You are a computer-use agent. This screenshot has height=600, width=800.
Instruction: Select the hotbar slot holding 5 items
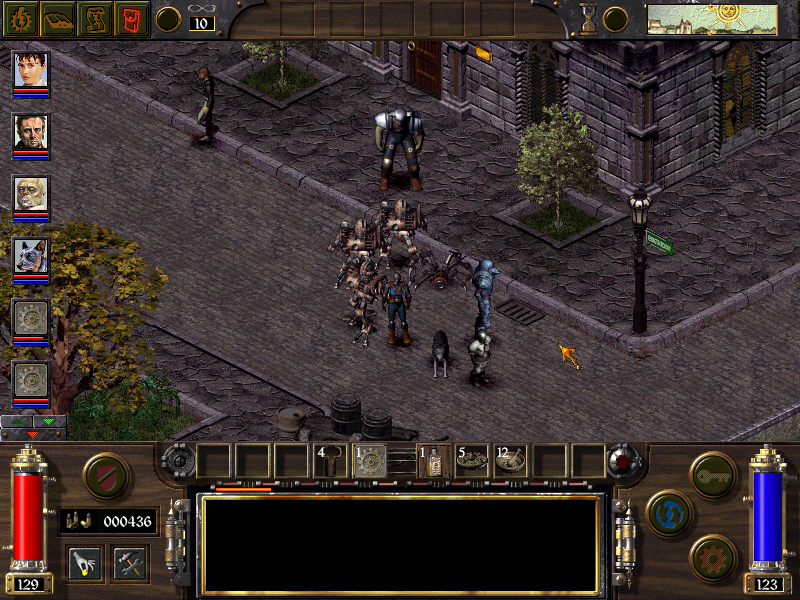pos(472,461)
